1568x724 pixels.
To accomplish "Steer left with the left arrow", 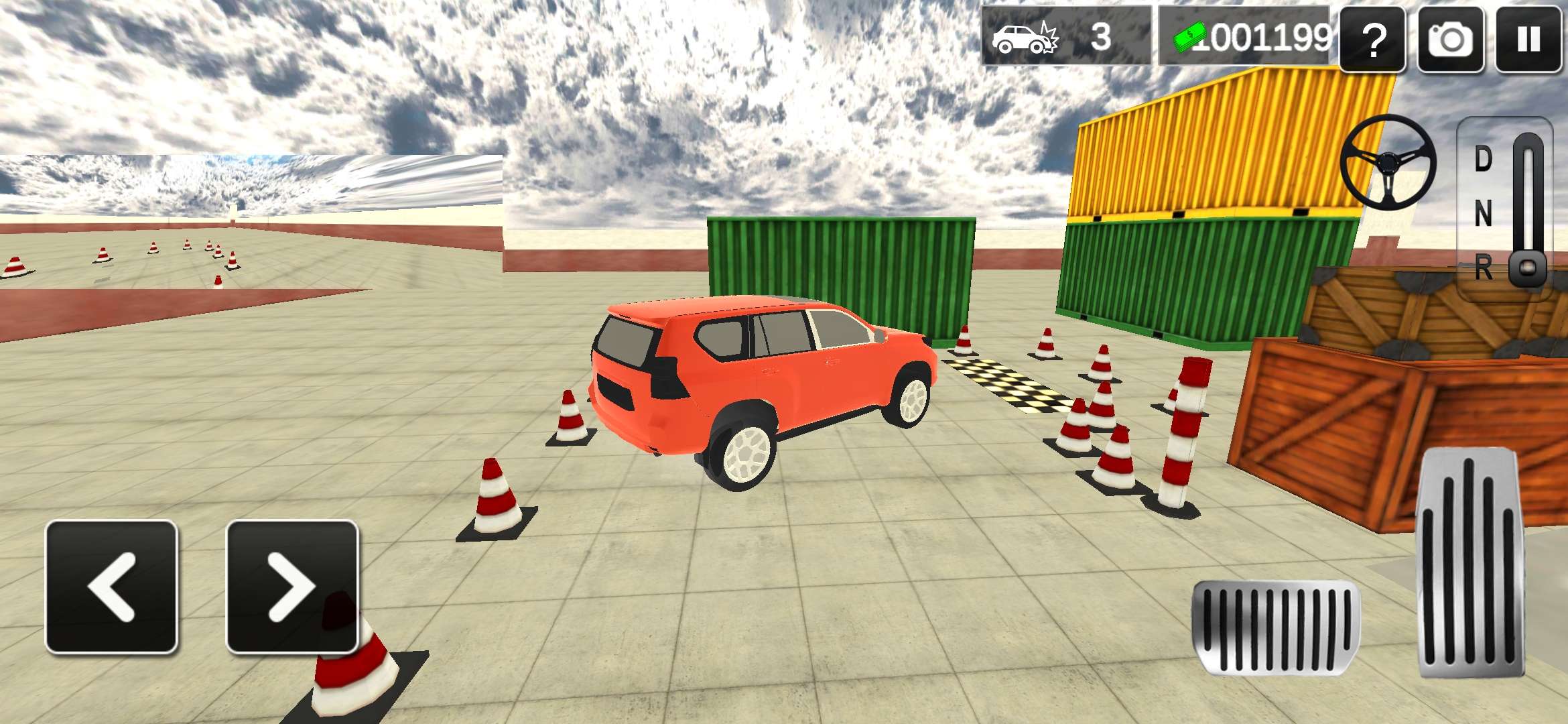I will click(x=111, y=587).
